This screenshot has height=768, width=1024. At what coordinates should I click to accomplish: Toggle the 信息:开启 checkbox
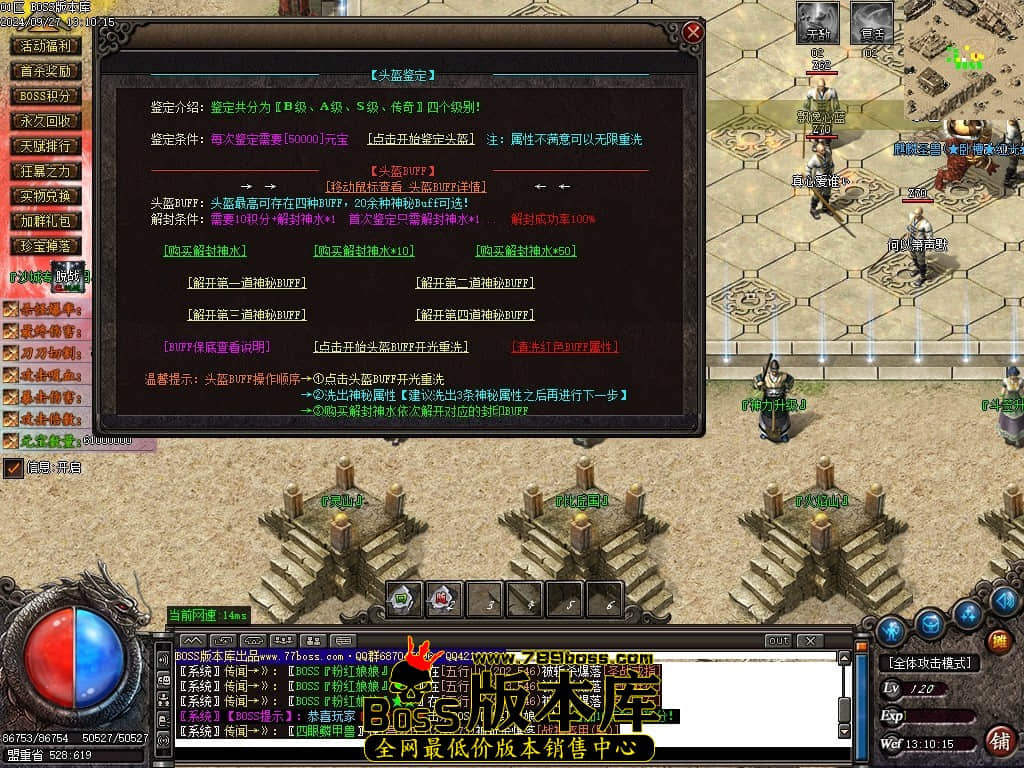13,467
